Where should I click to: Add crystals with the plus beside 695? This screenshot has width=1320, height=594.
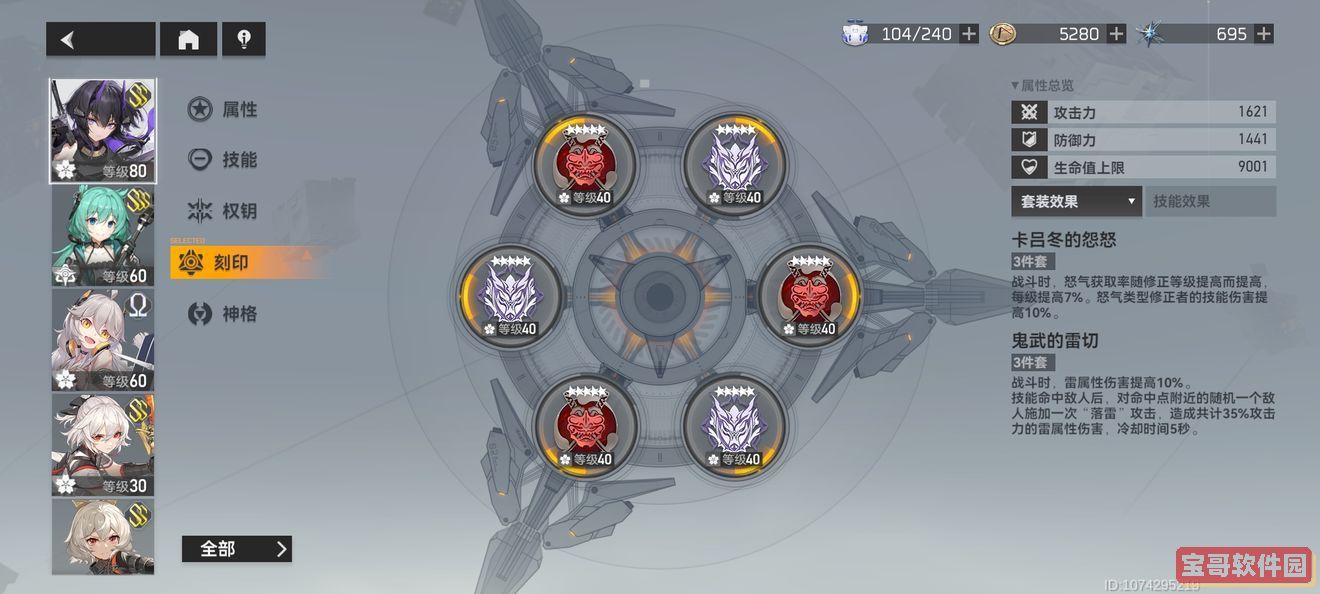[1264, 34]
